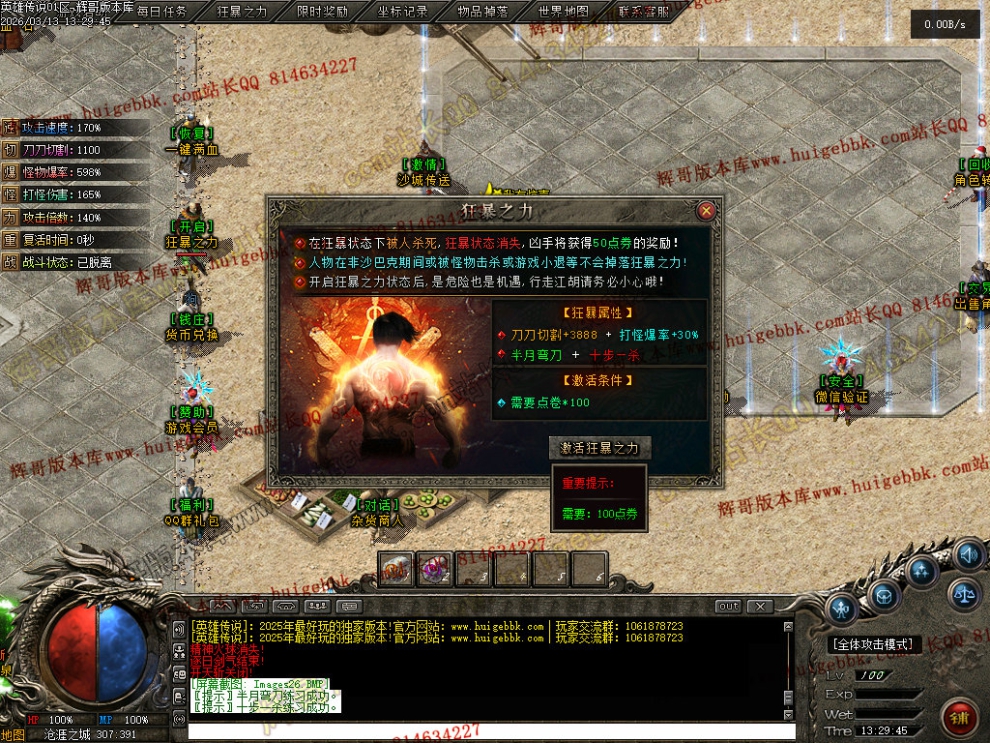
Task: Activate the 激活狂暴之力 button
Action: pyautogui.click(x=599, y=448)
